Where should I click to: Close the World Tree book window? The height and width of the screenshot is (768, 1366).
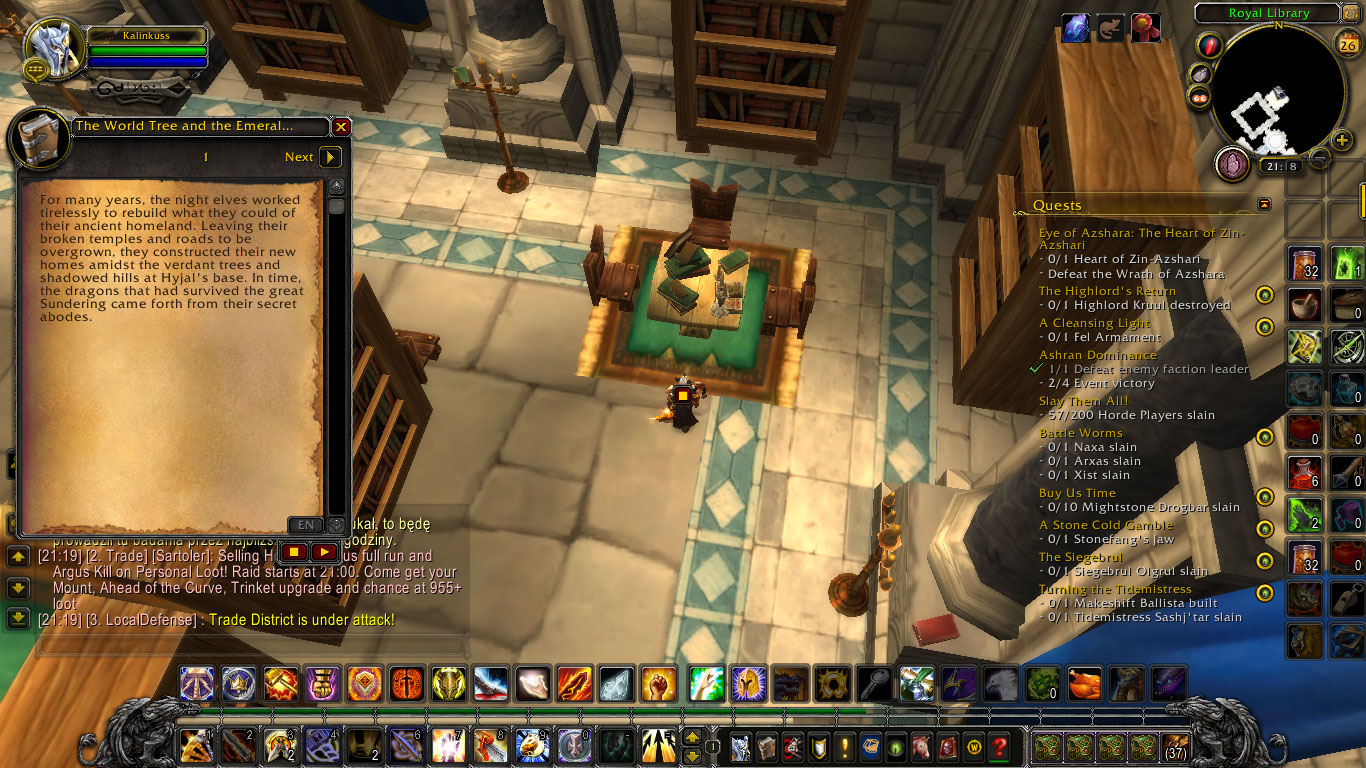click(x=341, y=127)
